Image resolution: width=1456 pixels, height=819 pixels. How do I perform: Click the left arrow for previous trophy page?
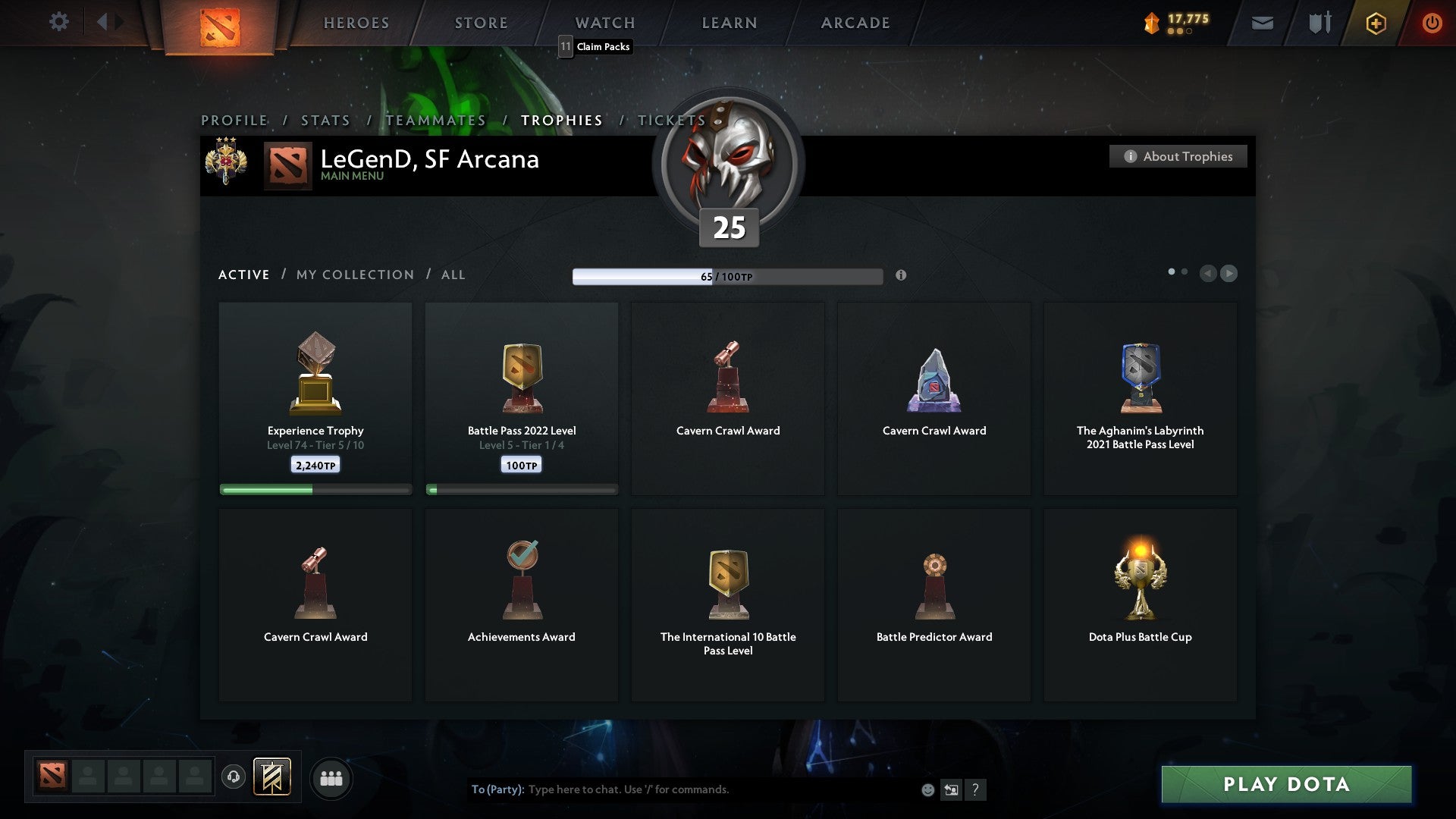click(1209, 274)
